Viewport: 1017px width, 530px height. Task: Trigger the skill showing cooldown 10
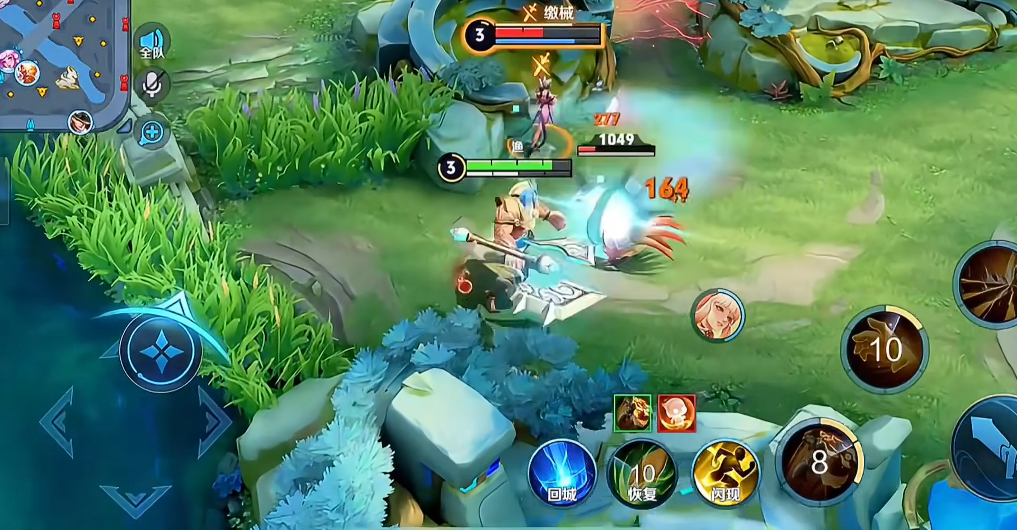tap(884, 349)
